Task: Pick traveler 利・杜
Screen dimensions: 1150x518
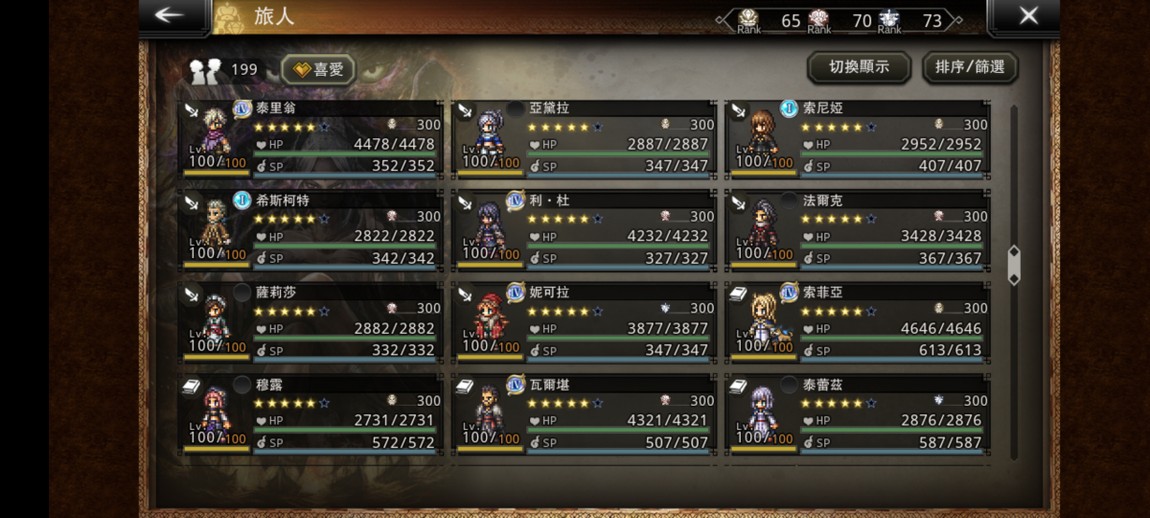Action: (x=584, y=229)
